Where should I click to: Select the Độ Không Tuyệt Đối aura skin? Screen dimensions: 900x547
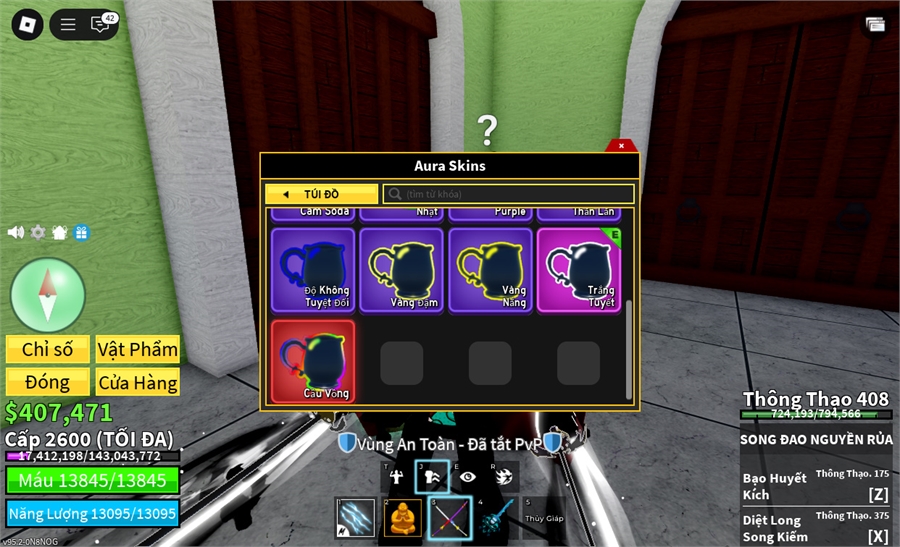tap(312, 270)
